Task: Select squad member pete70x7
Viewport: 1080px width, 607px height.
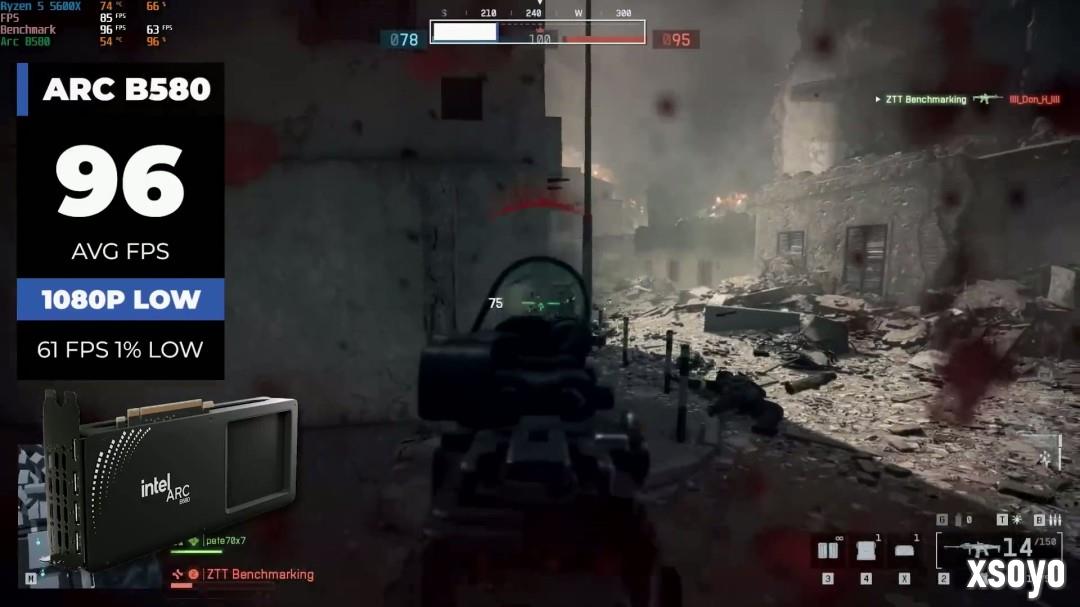Action: pos(224,541)
